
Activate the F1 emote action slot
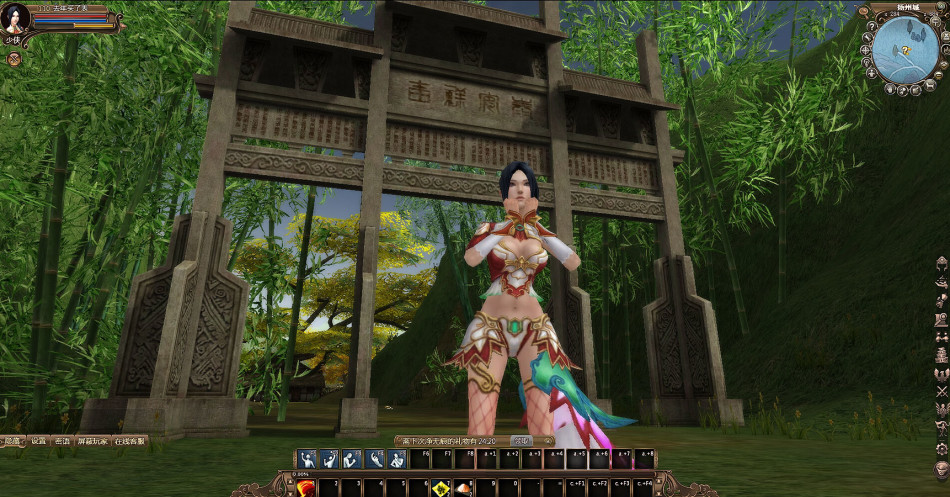point(307,459)
